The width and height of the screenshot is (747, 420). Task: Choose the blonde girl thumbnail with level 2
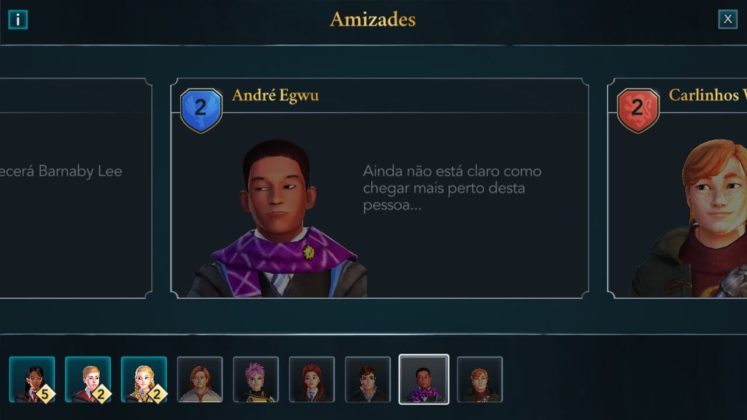[x=144, y=380]
